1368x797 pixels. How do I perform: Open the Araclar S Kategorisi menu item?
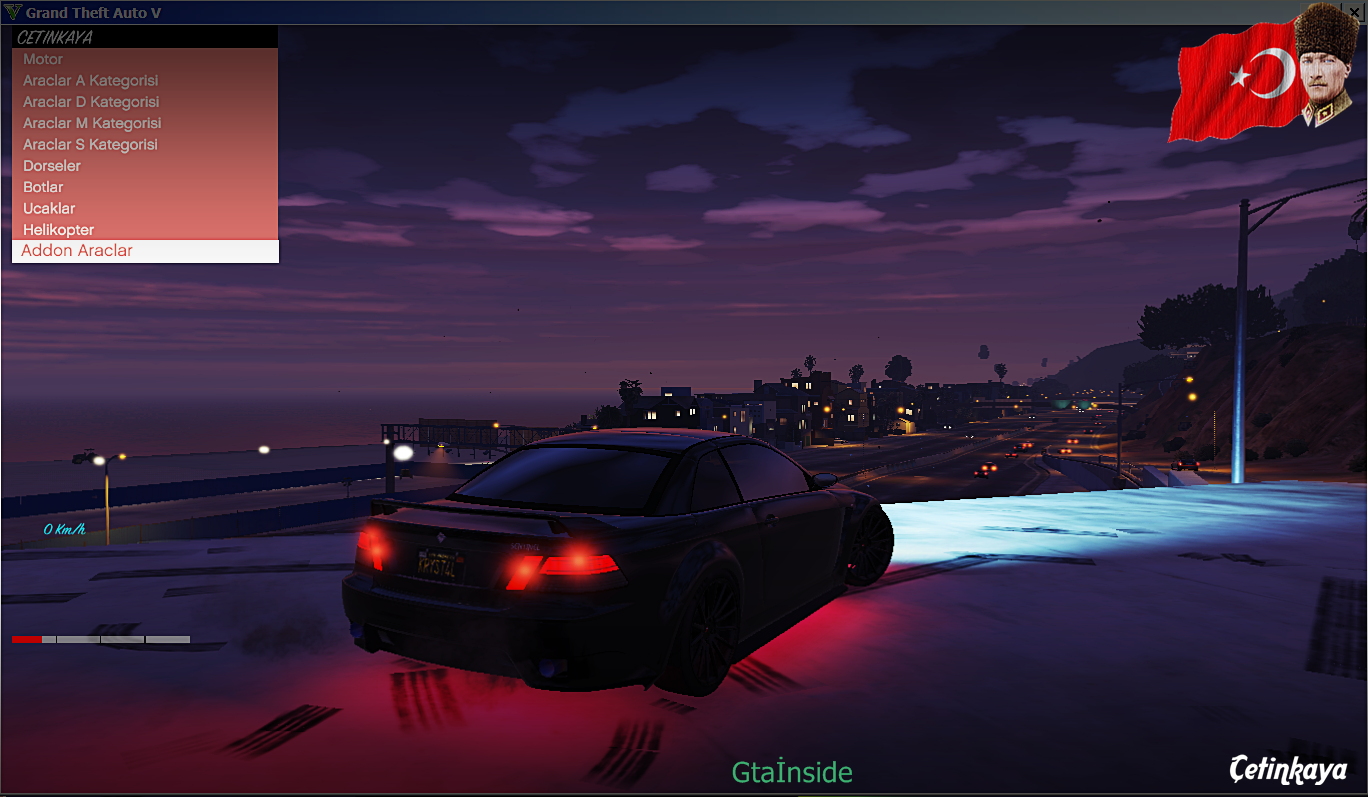click(89, 144)
